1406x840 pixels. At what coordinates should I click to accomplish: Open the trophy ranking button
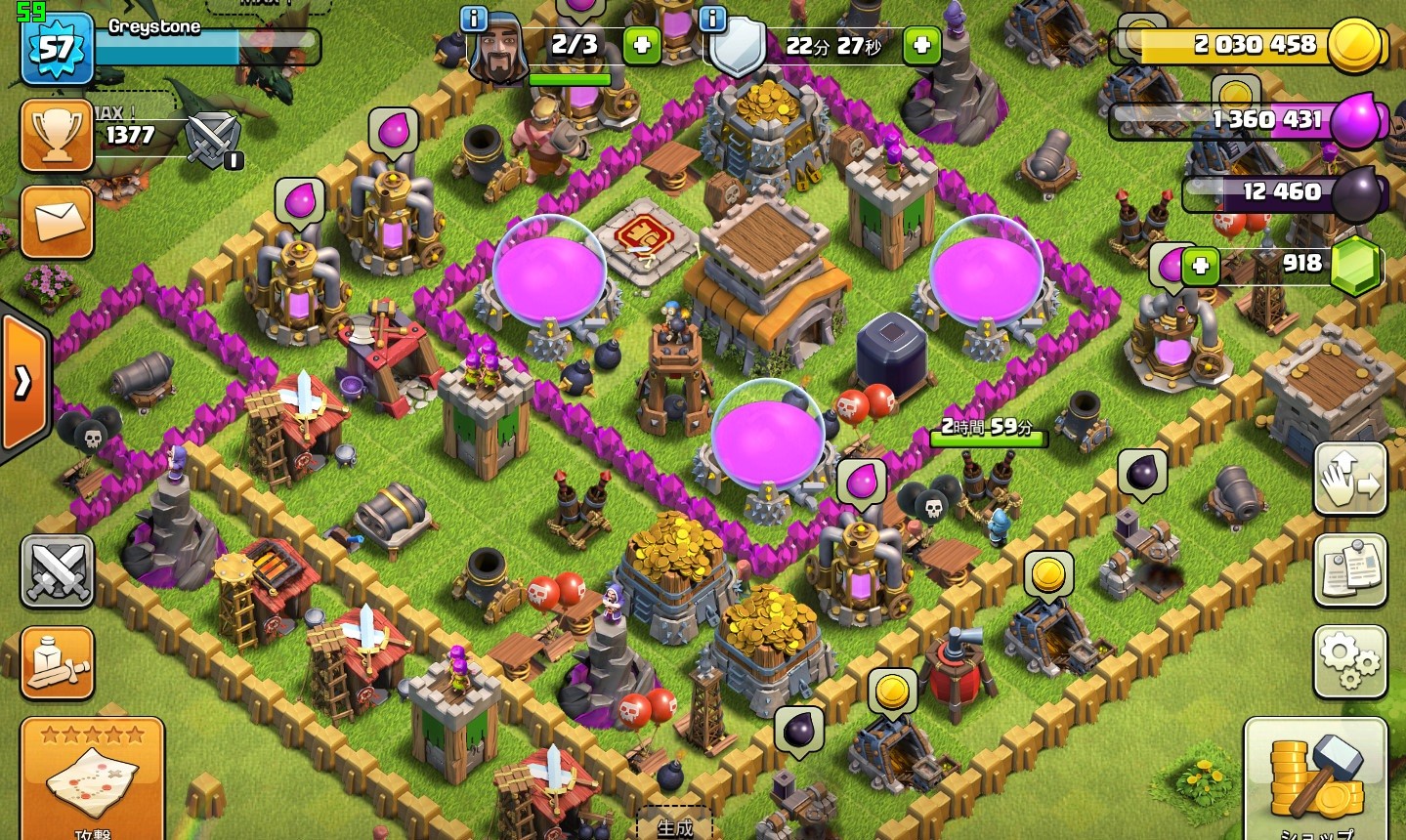point(57,135)
